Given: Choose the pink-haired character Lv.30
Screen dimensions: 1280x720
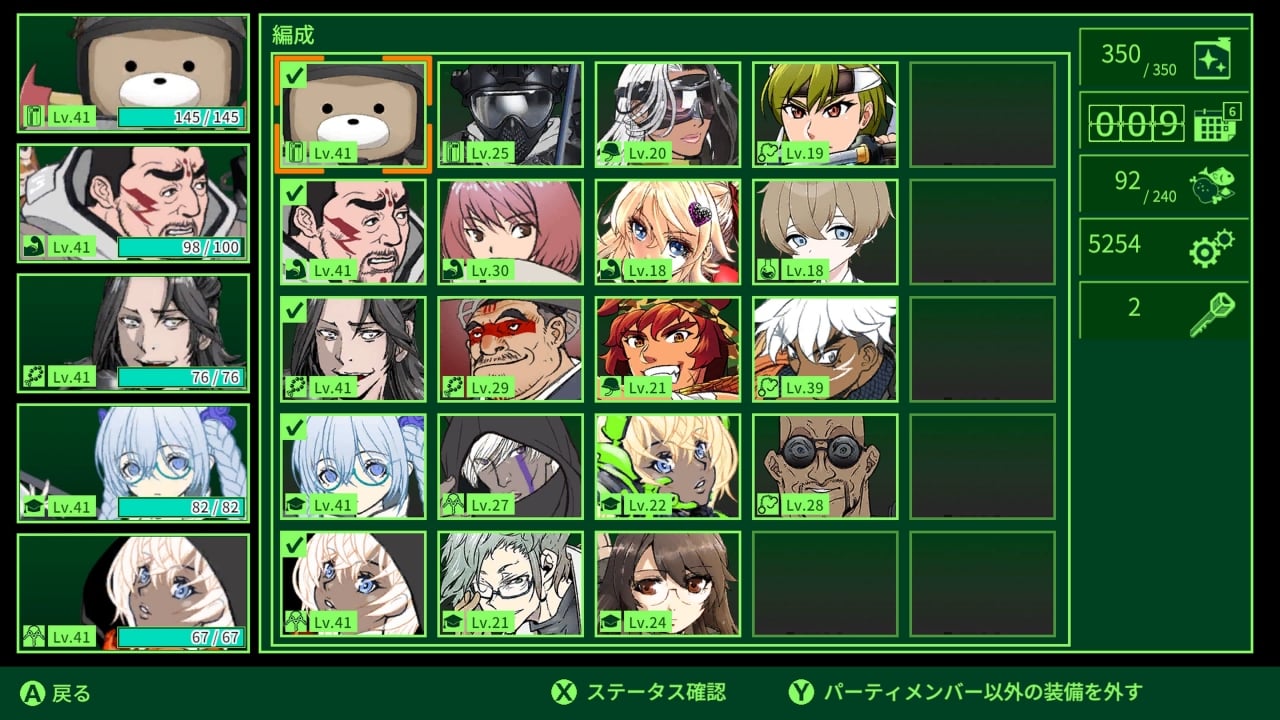Looking at the screenshot, I should click(510, 232).
